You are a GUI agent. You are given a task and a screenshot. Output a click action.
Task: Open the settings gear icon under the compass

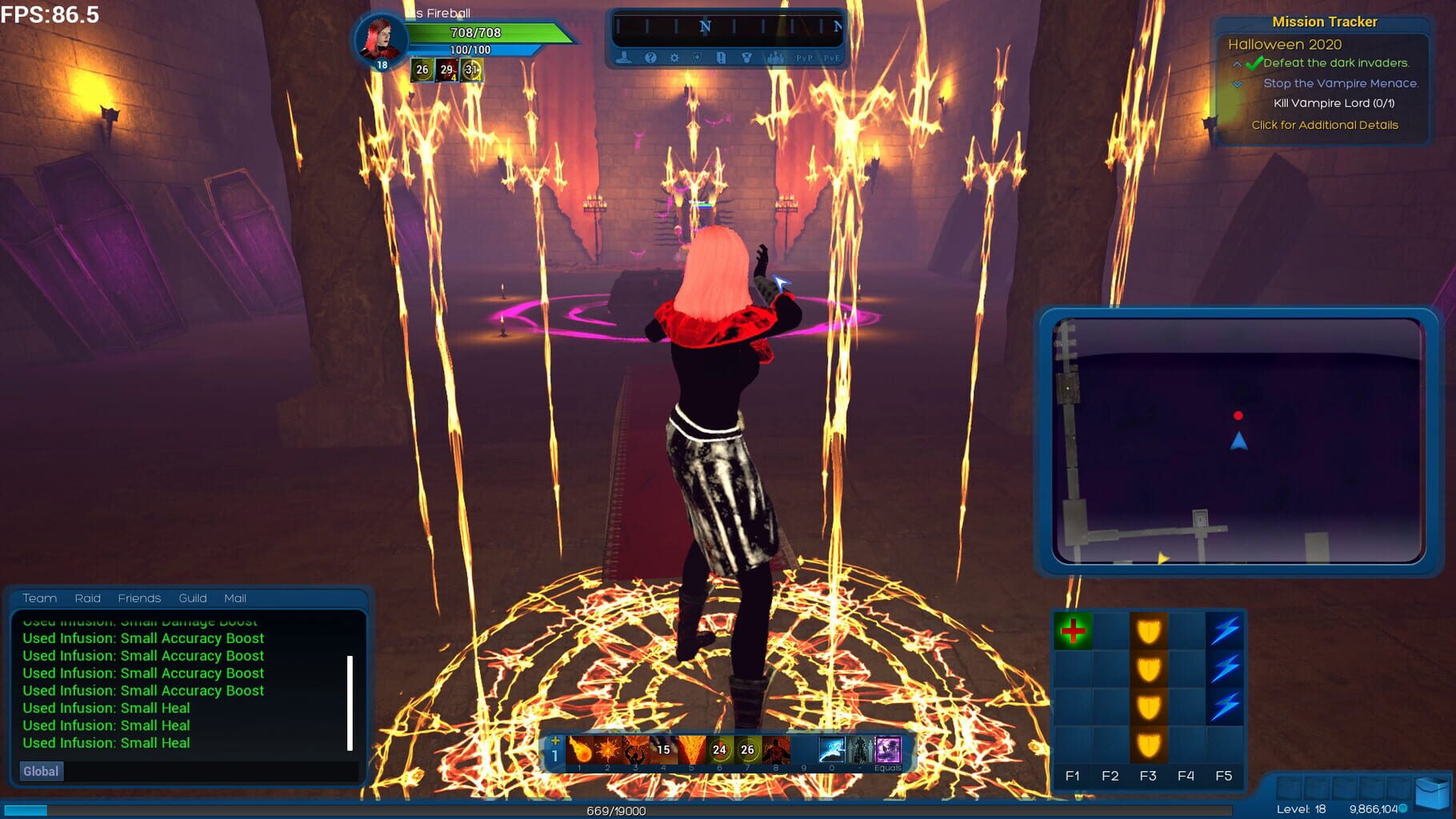[674, 58]
